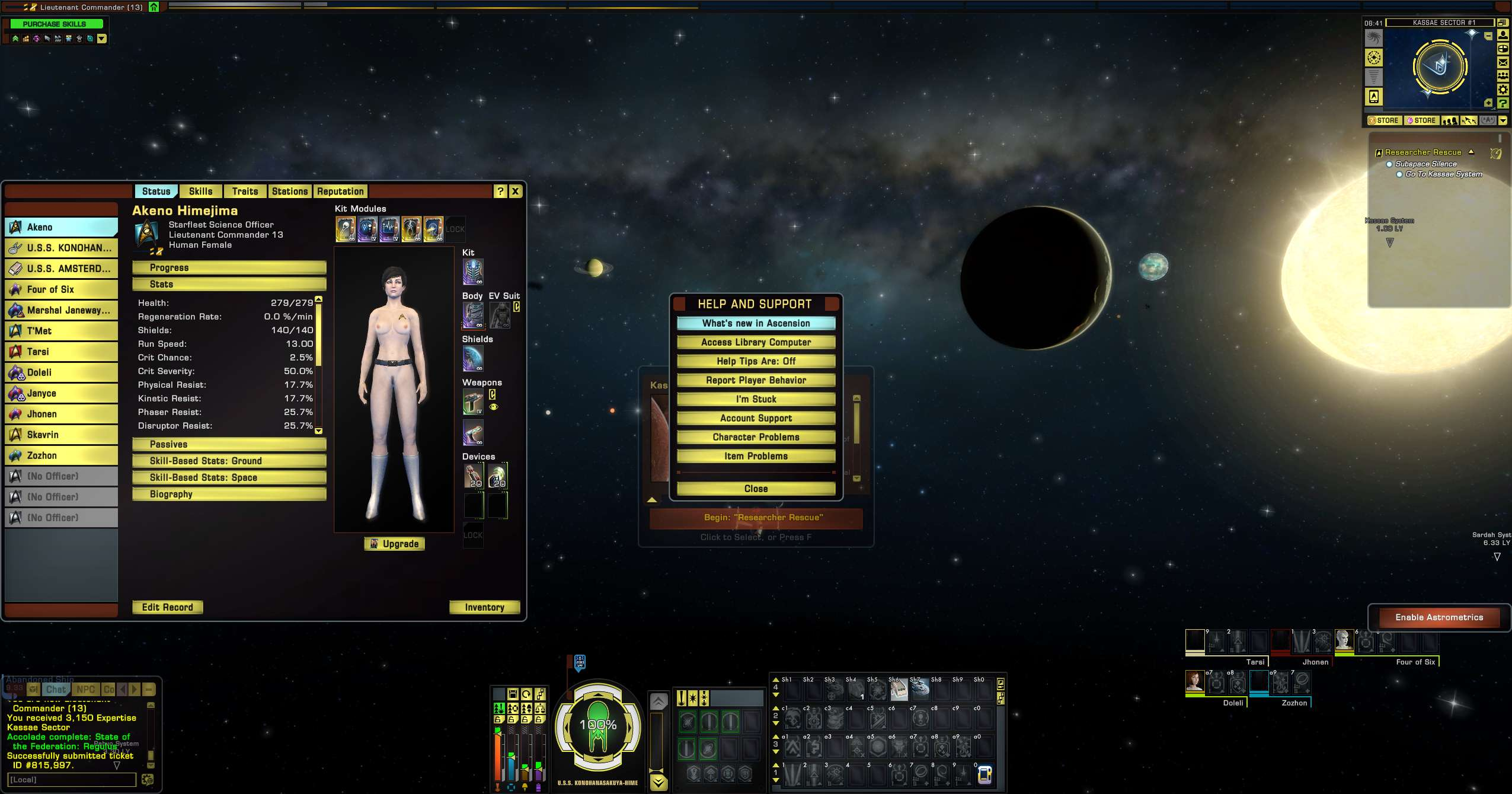Select the Reputation tab
Image resolution: width=1512 pixels, height=794 pixels.
340,192
